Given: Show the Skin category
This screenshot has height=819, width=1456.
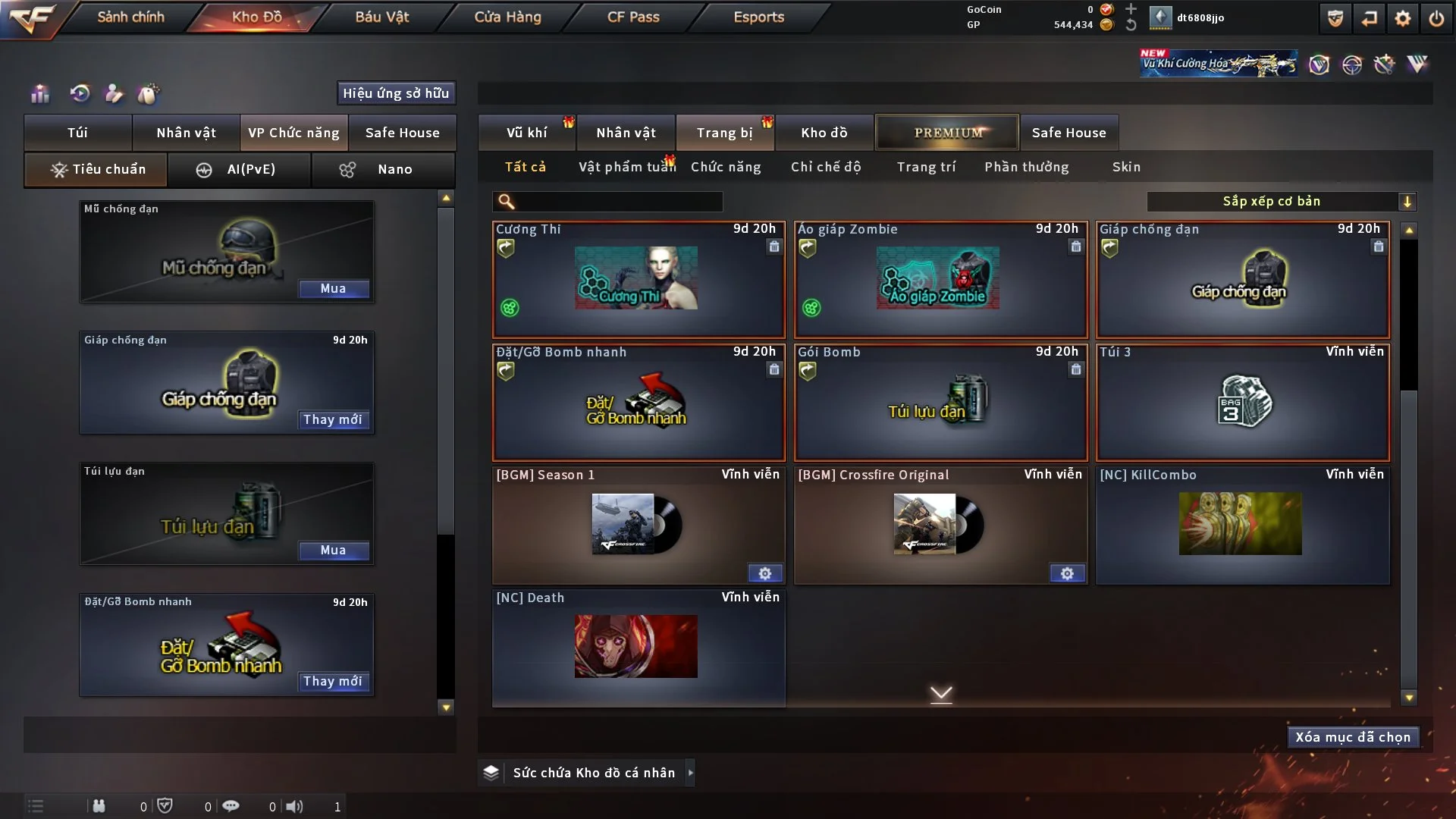Looking at the screenshot, I should (x=1126, y=167).
